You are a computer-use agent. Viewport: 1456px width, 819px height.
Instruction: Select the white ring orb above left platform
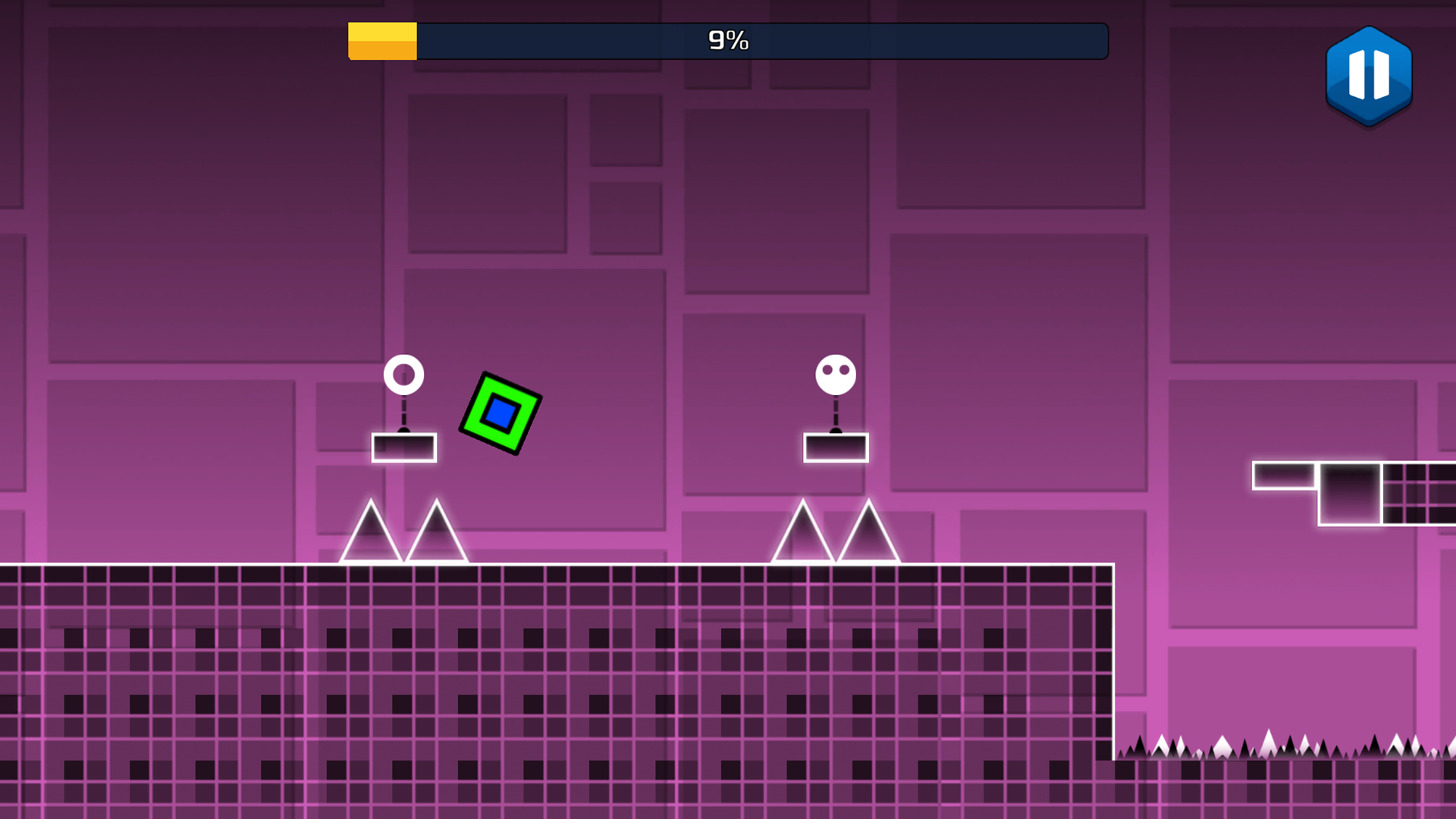[404, 375]
